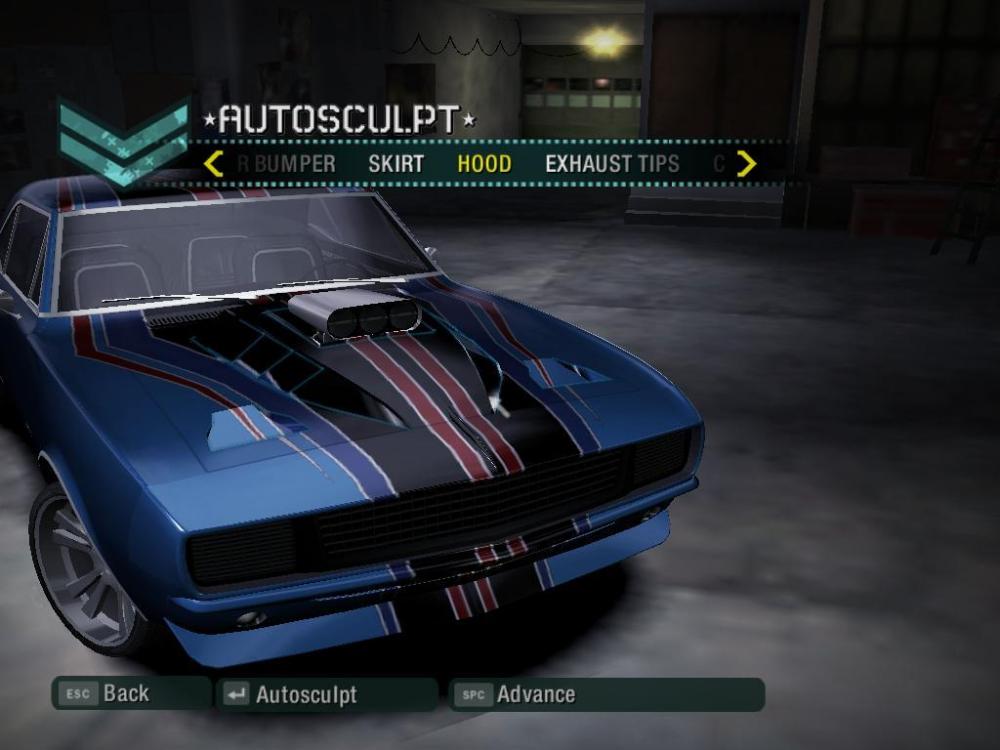
Task: Switch to the Exhaust Tips category
Action: click(x=612, y=164)
